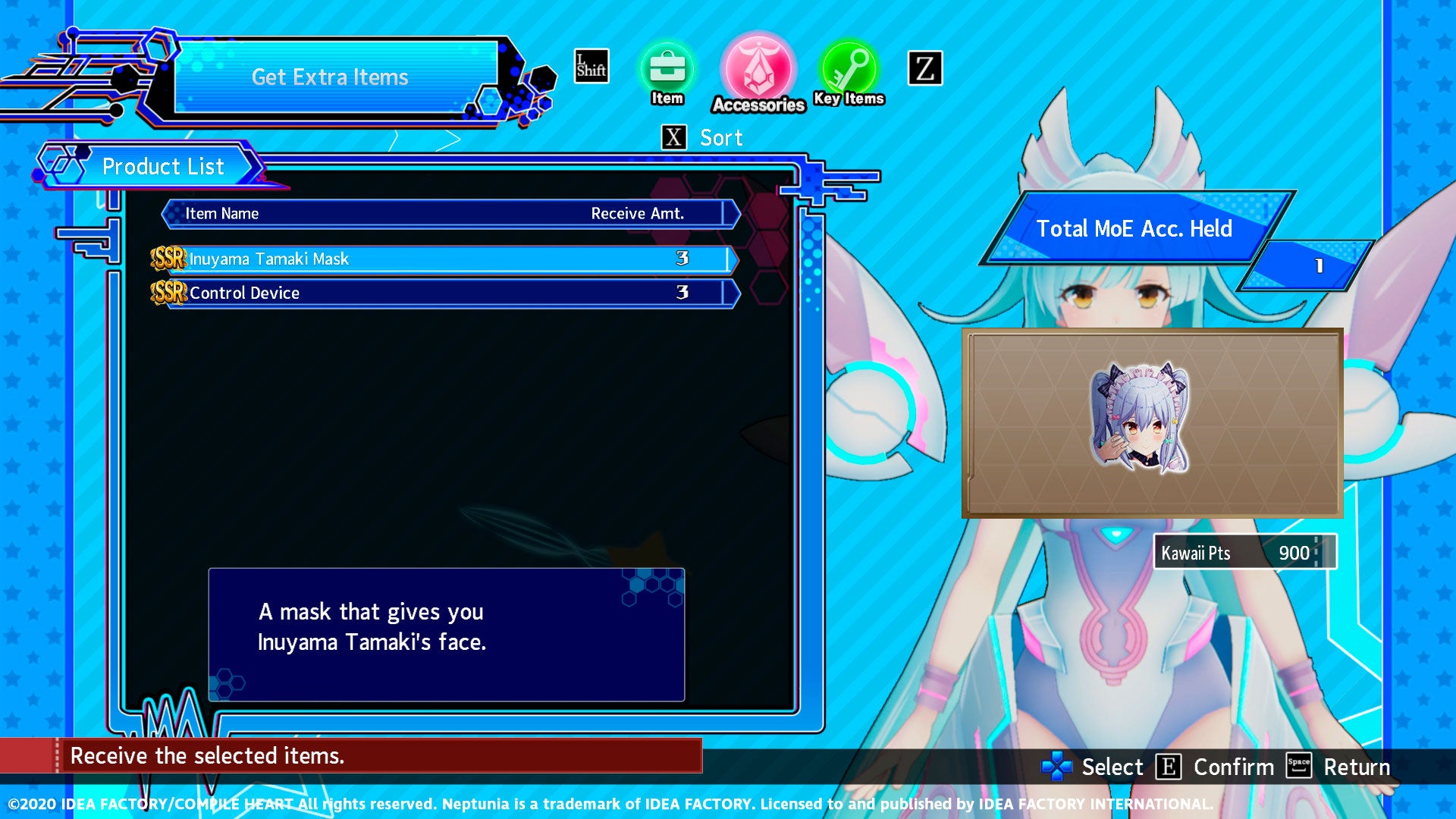Sort the product list
The height and width of the screenshot is (819, 1456).
[x=703, y=138]
